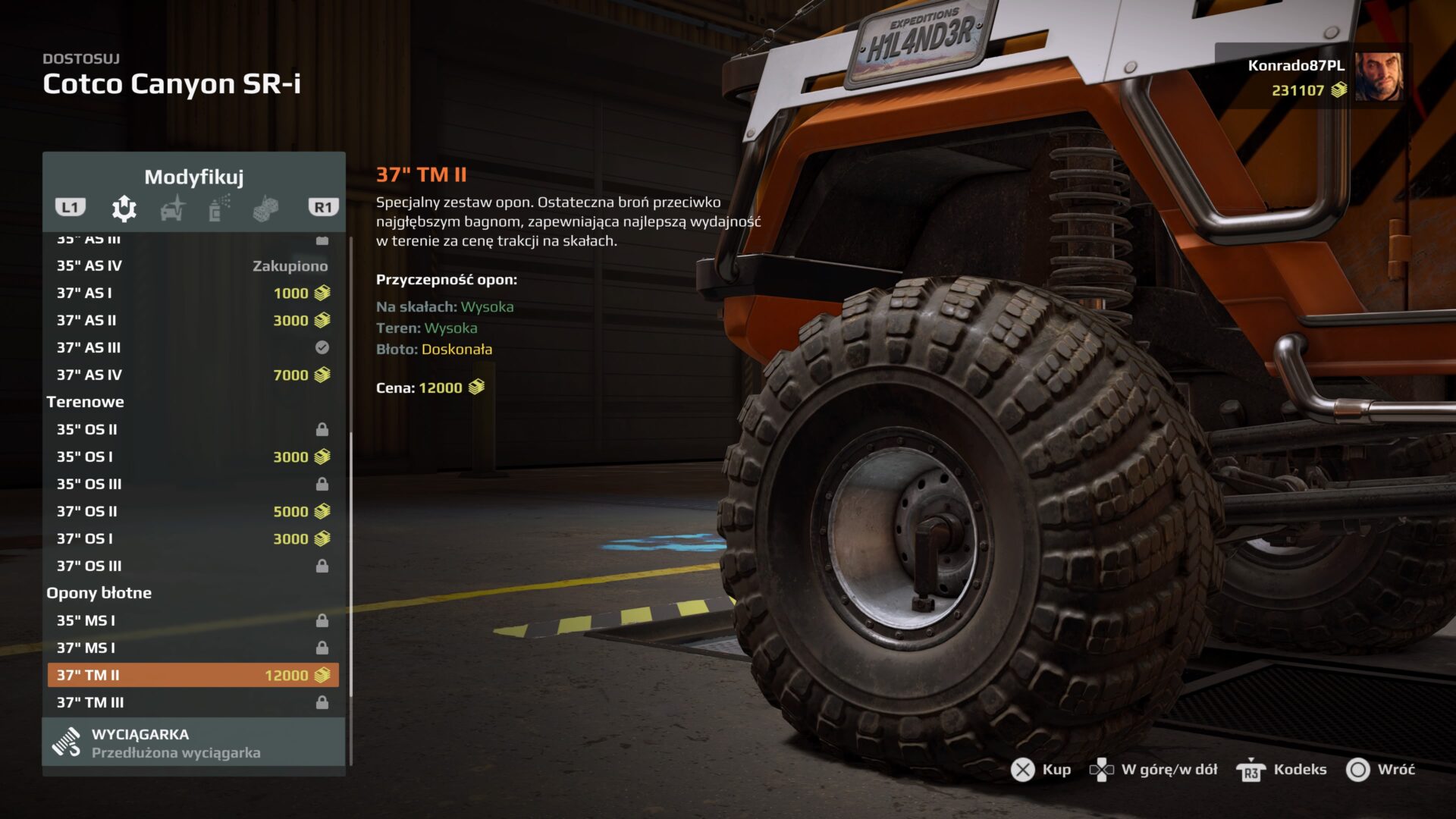Switch to the spray paint tab
This screenshot has height=819, width=1456.
[x=218, y=208]
